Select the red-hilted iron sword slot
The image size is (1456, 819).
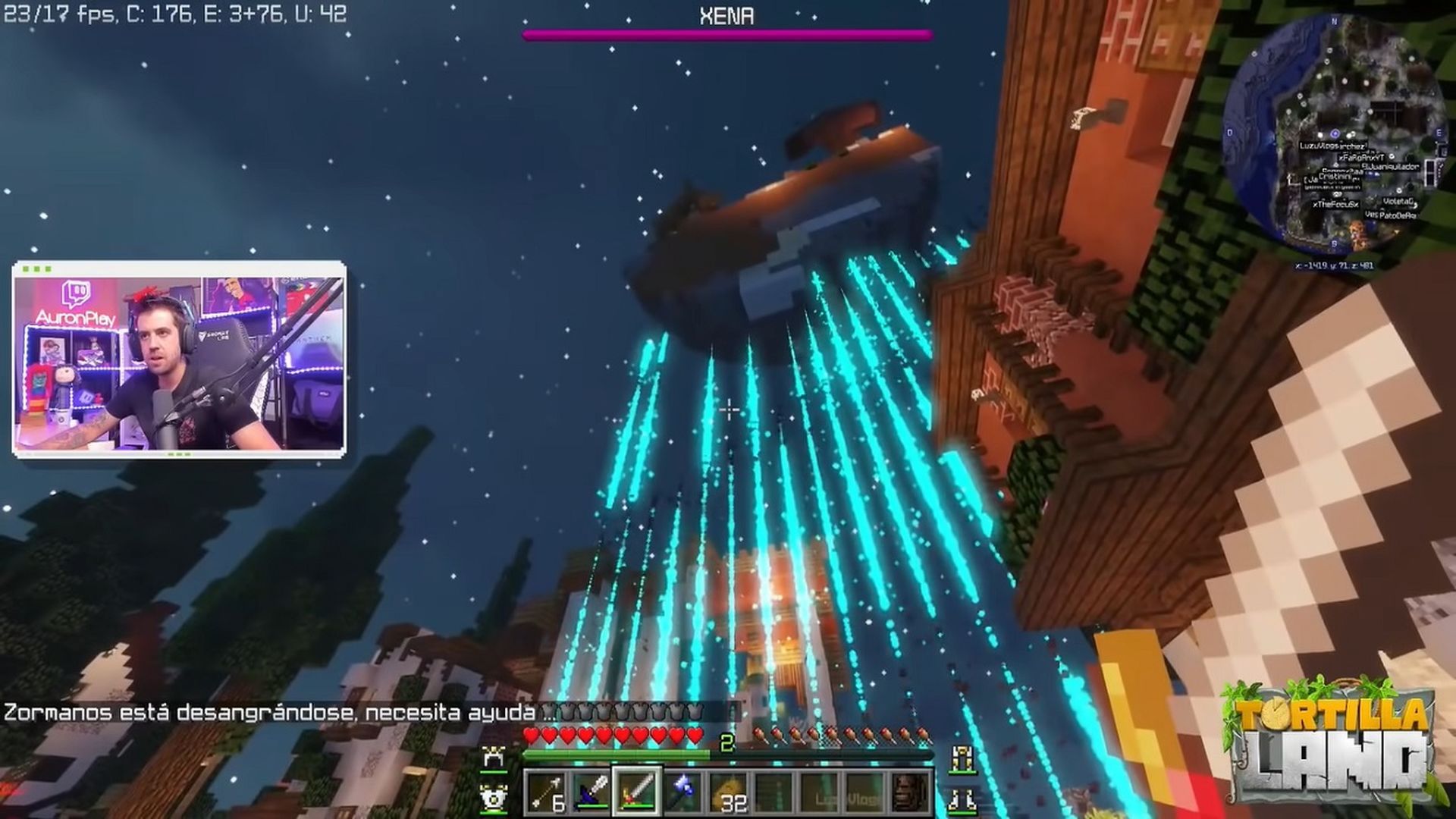pyautogui.click(x=637, y=792)
